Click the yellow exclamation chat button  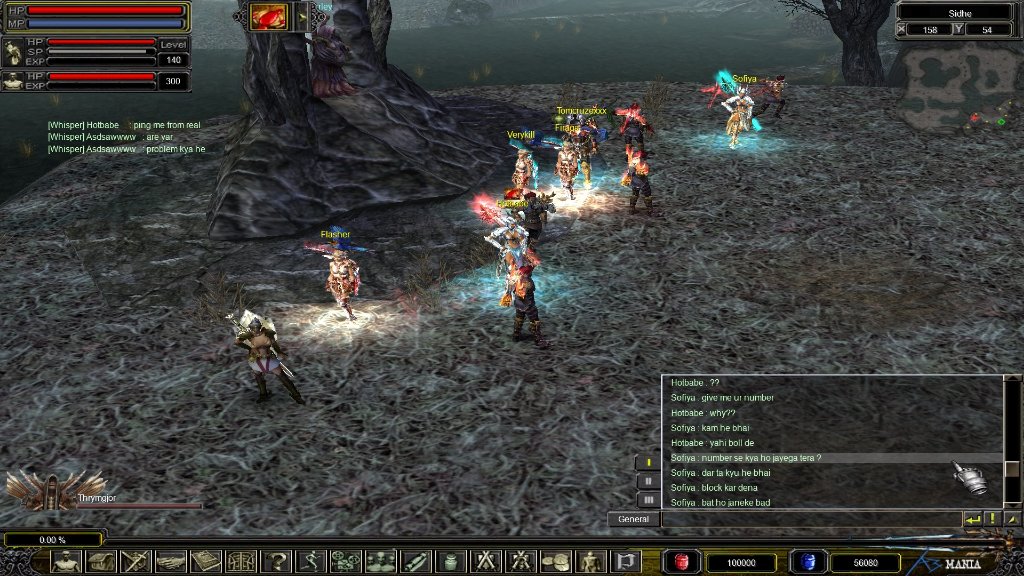(x=992, y=519)
